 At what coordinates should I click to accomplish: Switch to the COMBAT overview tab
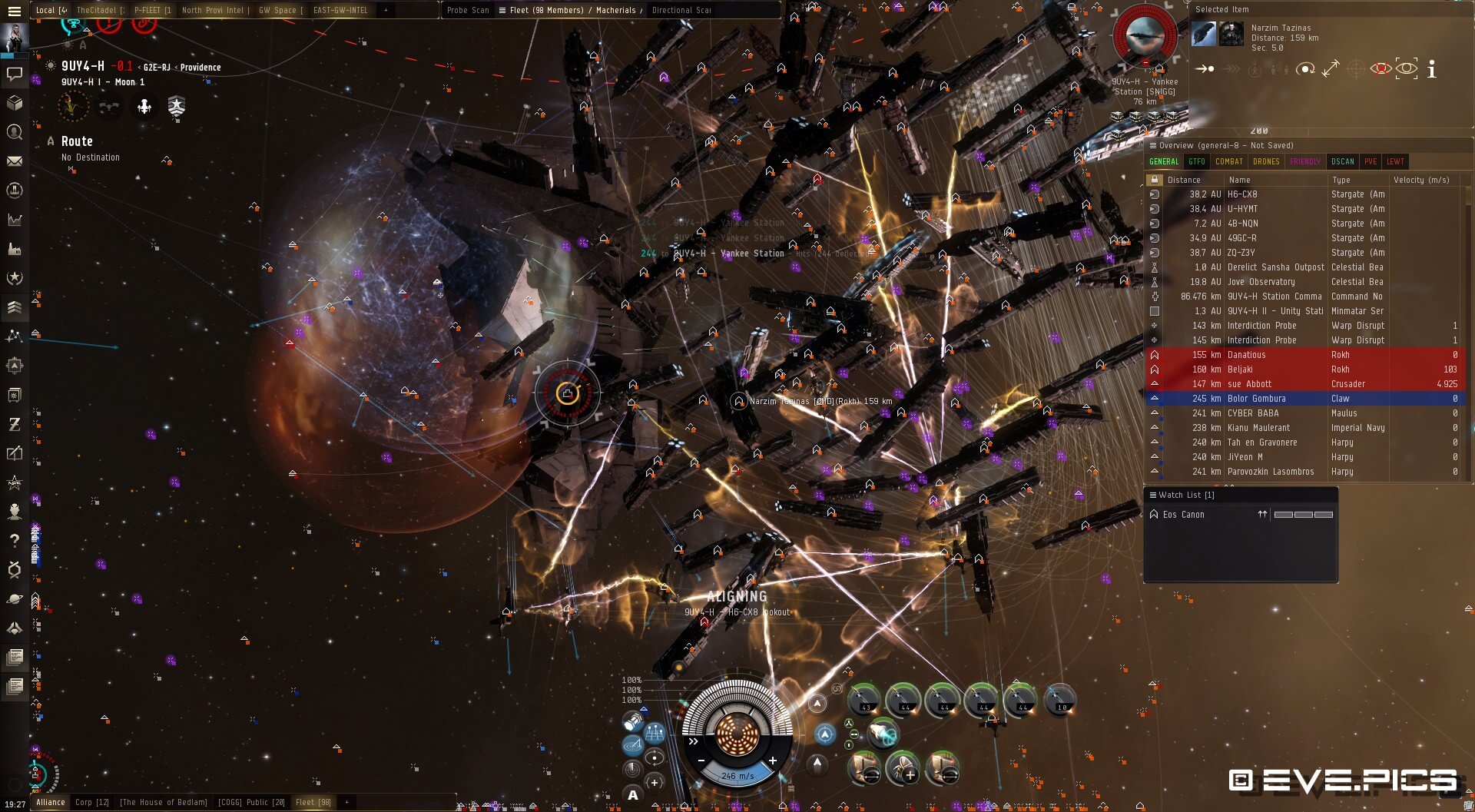pos(1228,161)
